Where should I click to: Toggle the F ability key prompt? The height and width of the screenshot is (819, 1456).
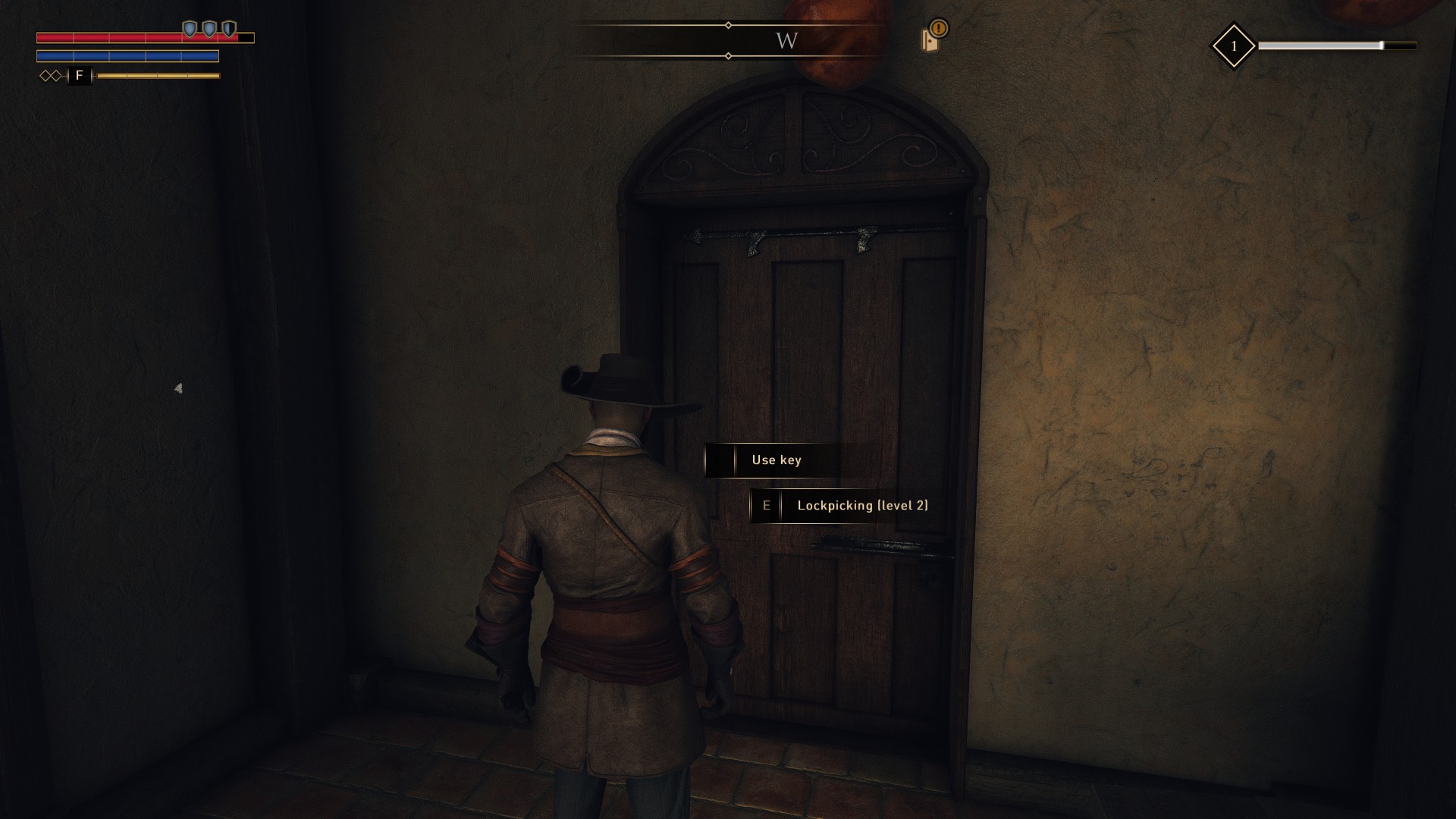79,76
